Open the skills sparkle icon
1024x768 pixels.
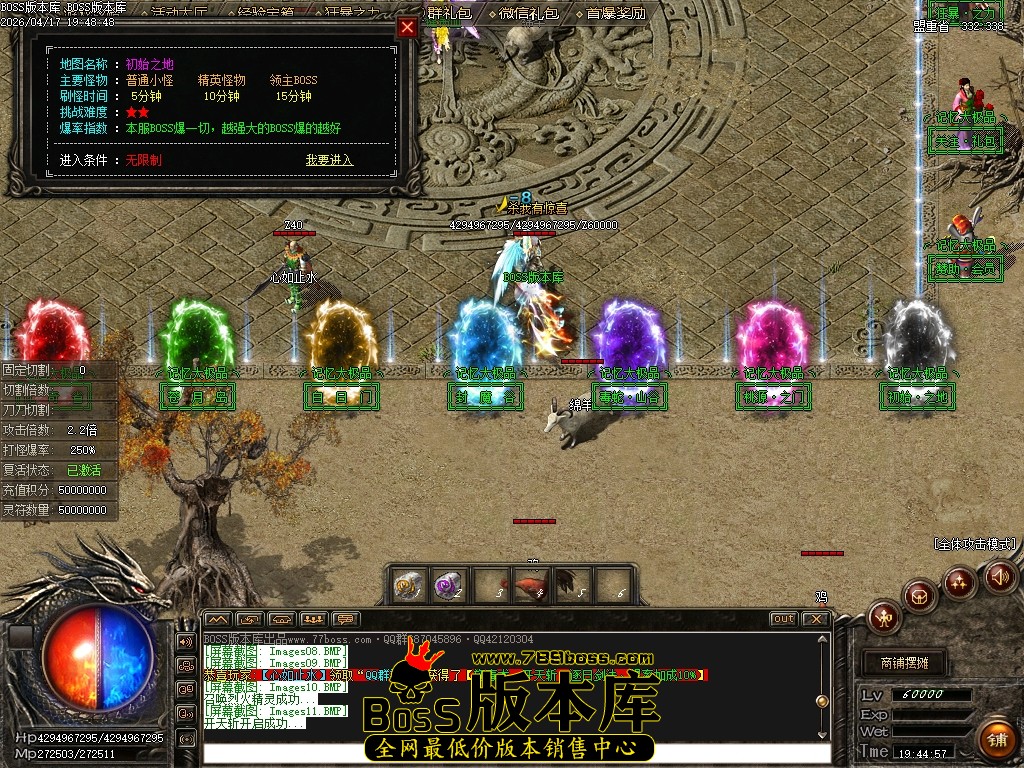960,582
